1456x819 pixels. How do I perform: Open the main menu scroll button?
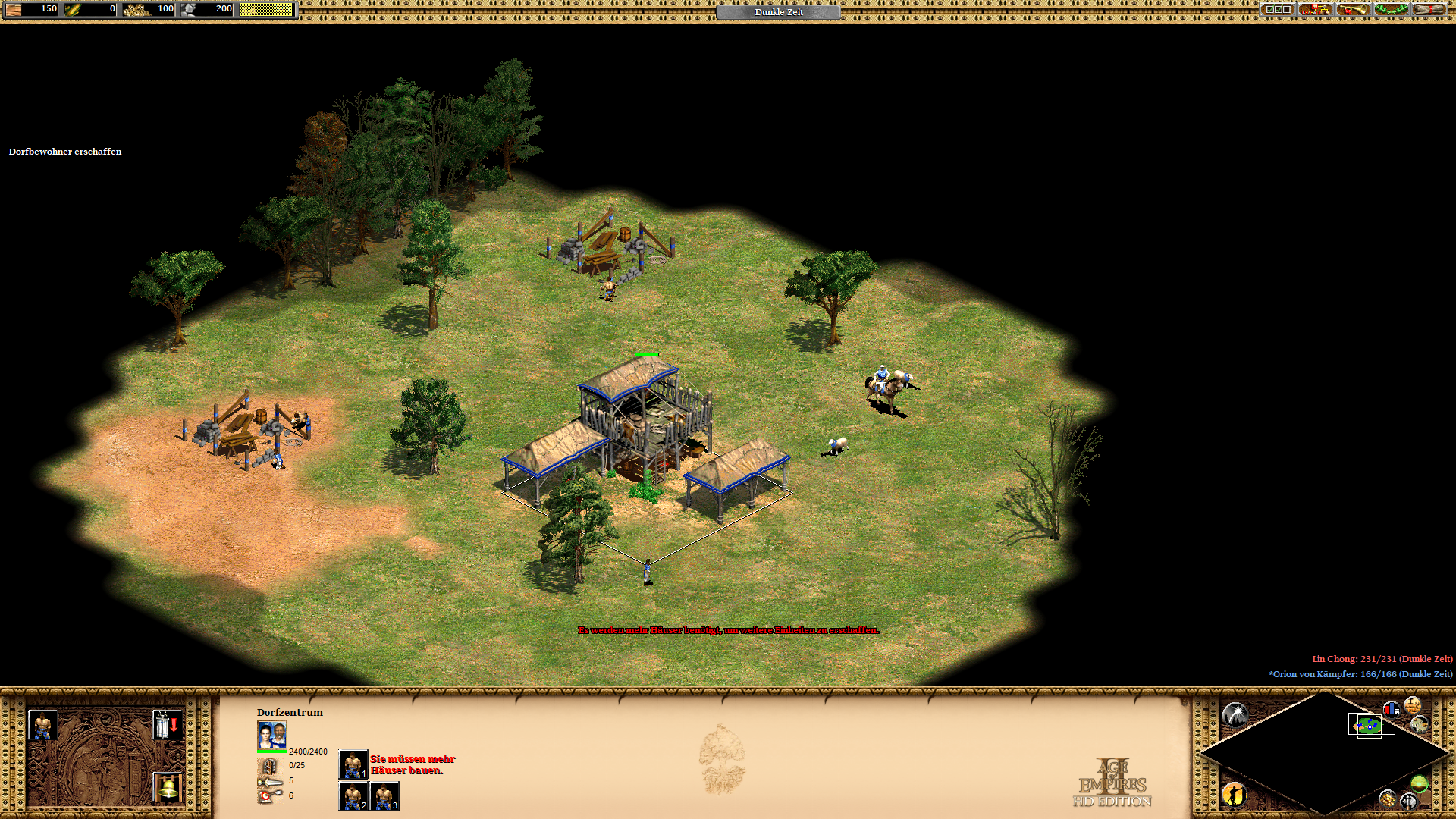(1429, 10)
